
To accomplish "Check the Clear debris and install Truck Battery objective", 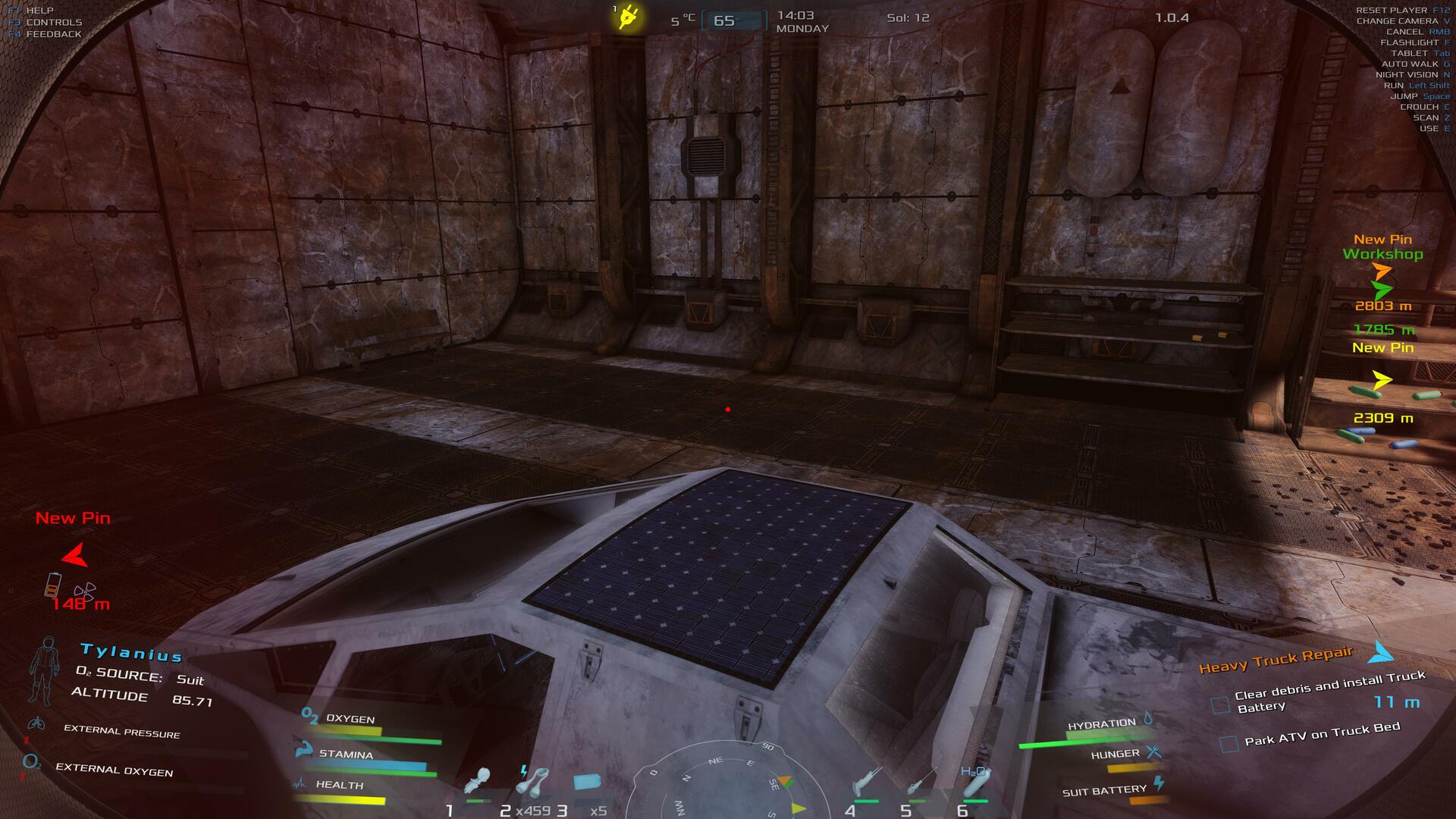I will coord(1220,705).
